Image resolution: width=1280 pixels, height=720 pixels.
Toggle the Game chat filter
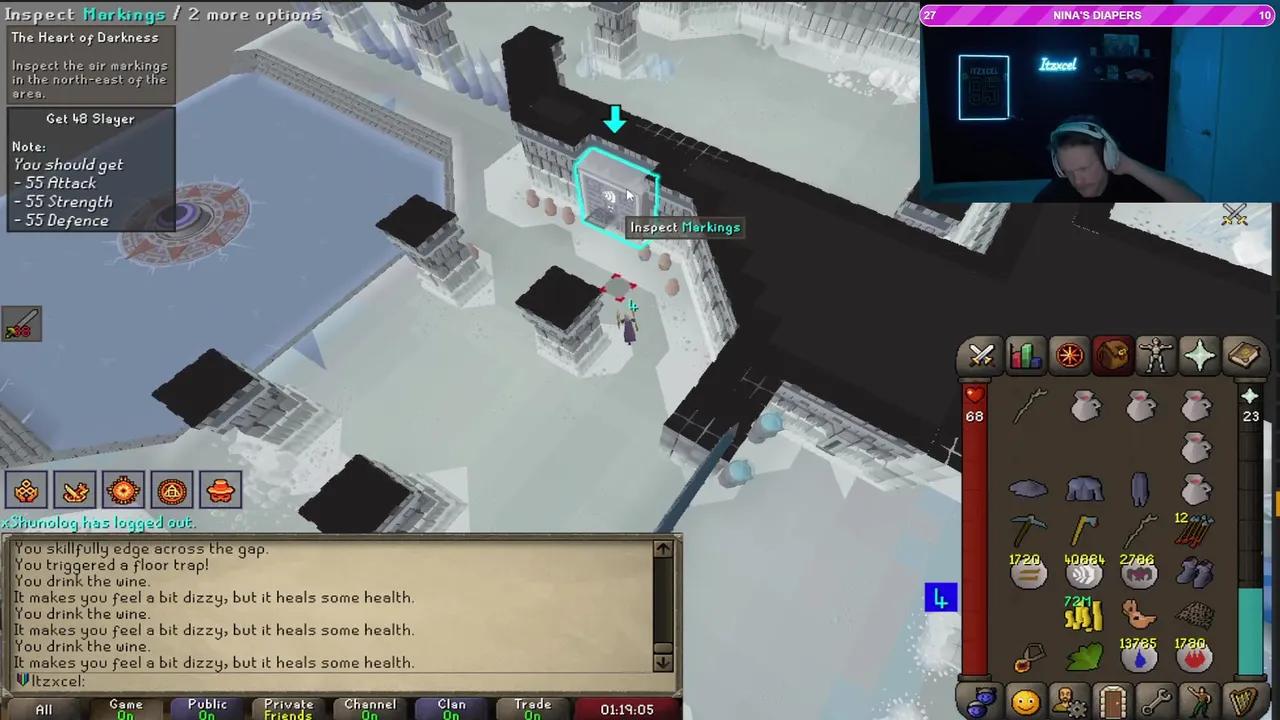click(x=126, y=707)
